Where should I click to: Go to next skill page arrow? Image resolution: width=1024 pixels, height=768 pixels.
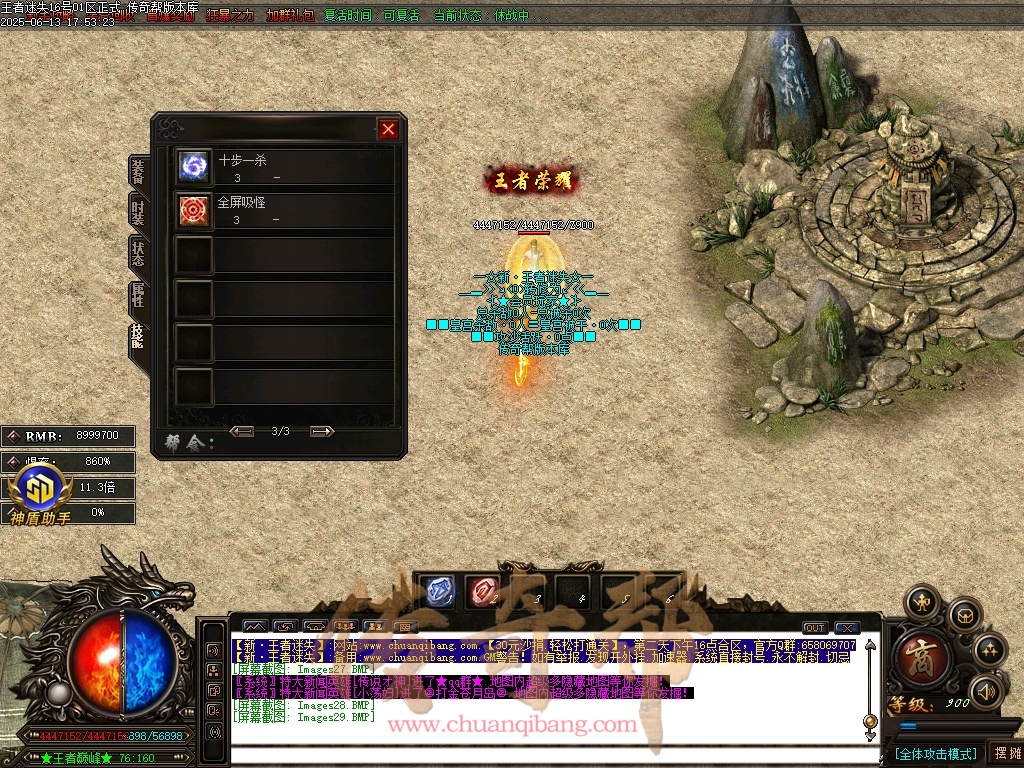(321, 431)
